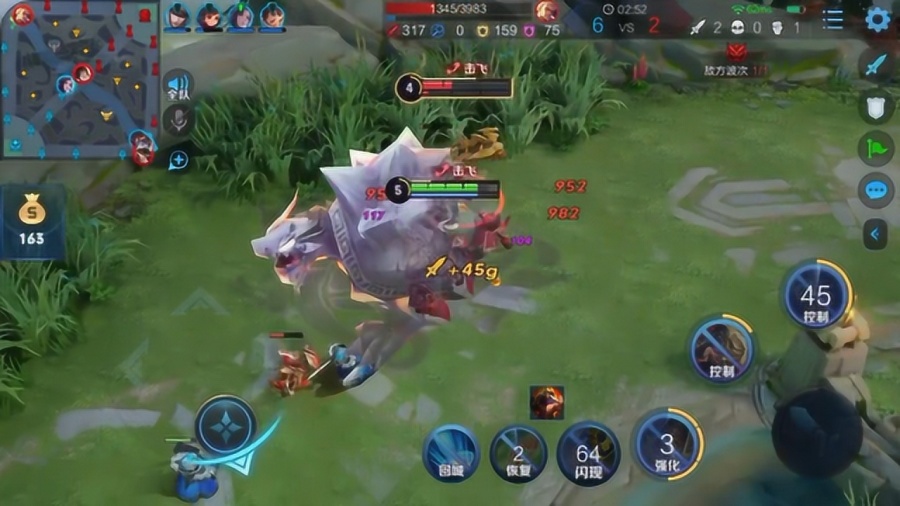Open the scoreboard list icon
This screenshot has width=900, height=506.
[833, 19]
